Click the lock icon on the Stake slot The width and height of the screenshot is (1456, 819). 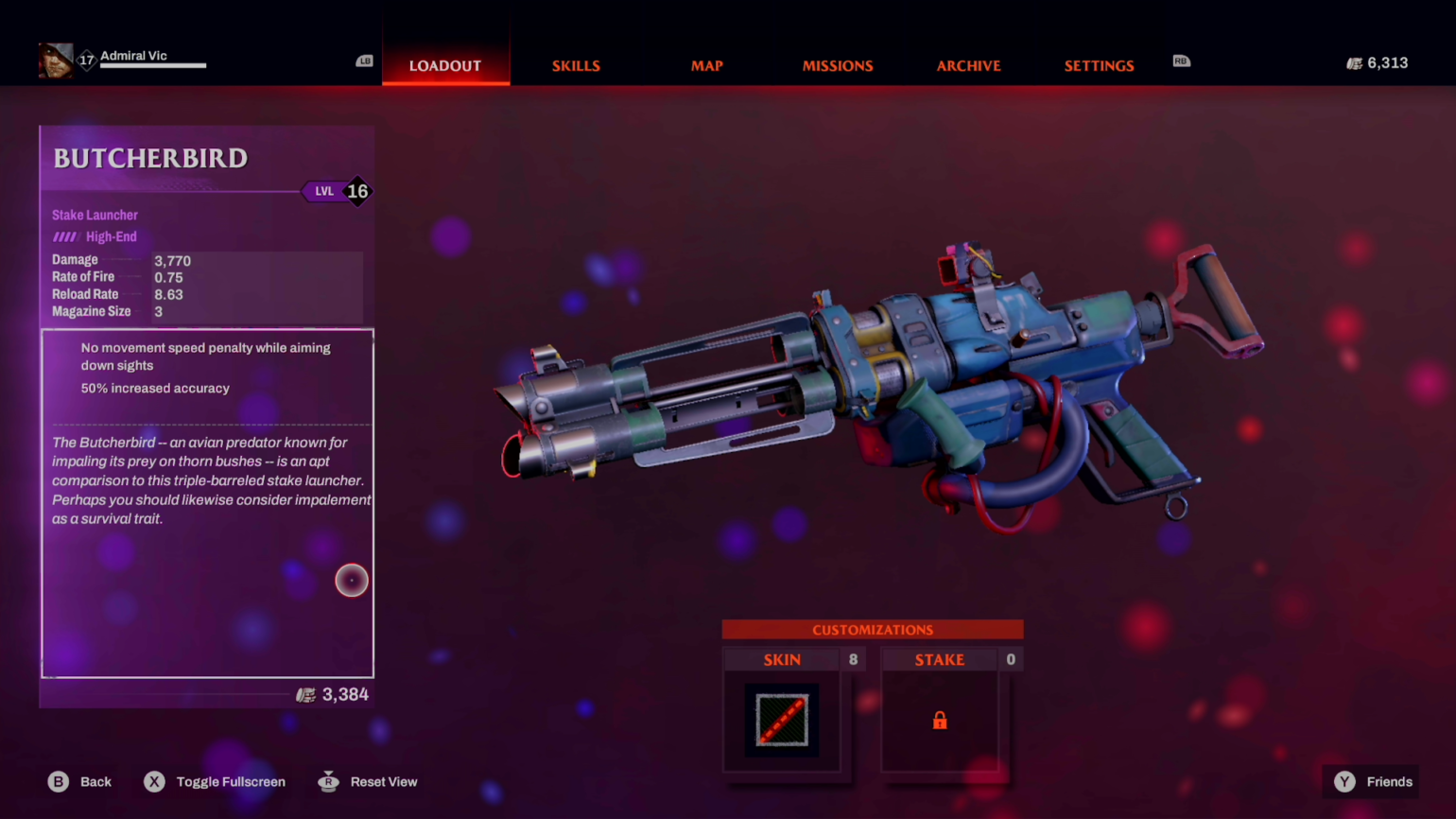pyautogui.click(x=939, y=720)
